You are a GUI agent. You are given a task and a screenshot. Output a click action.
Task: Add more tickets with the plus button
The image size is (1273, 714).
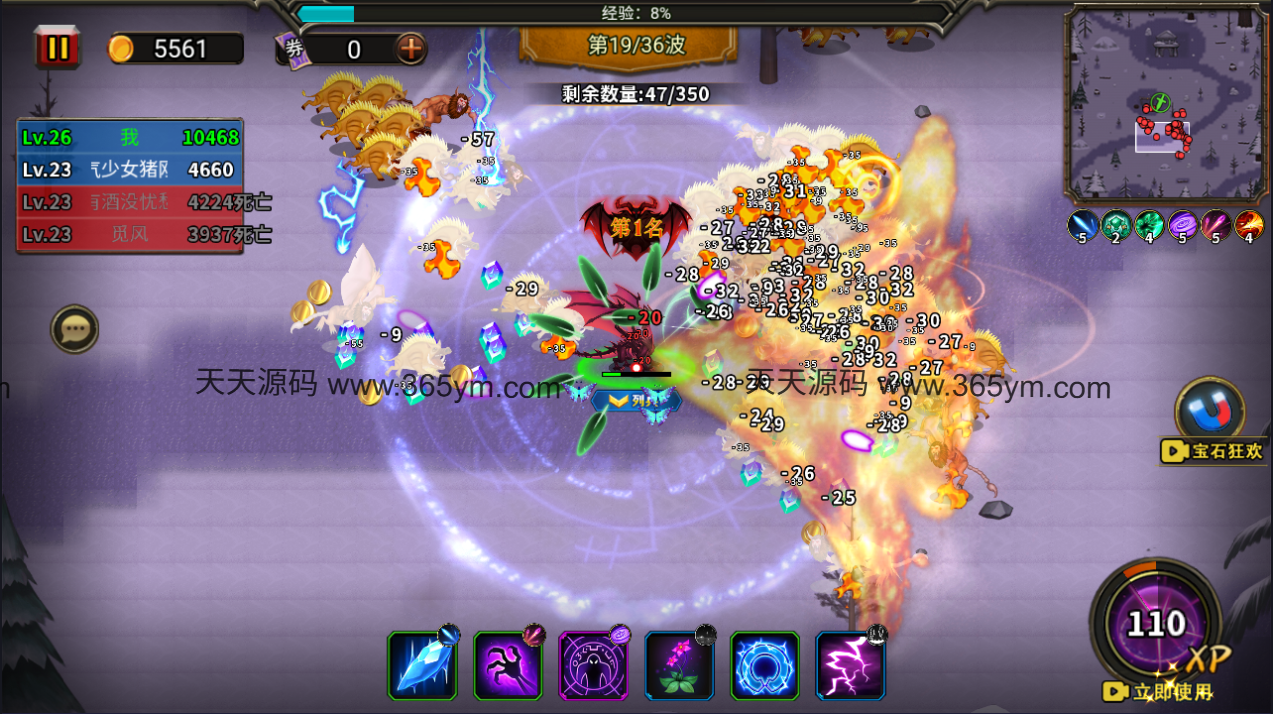pyautogui.click(x=410, y=48)
